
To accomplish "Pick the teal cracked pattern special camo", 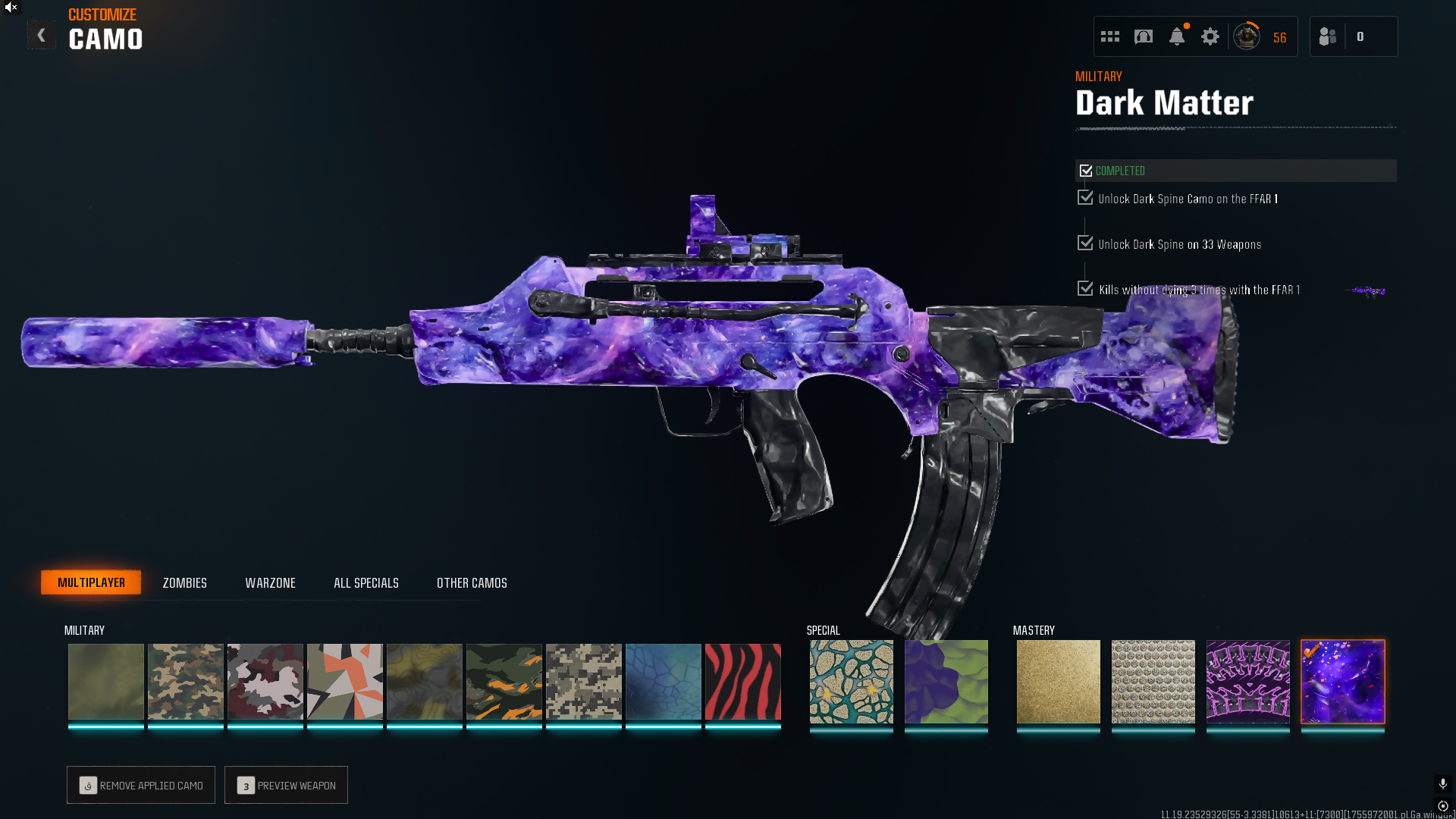I will pyautogui.click(x=851, y=682).
